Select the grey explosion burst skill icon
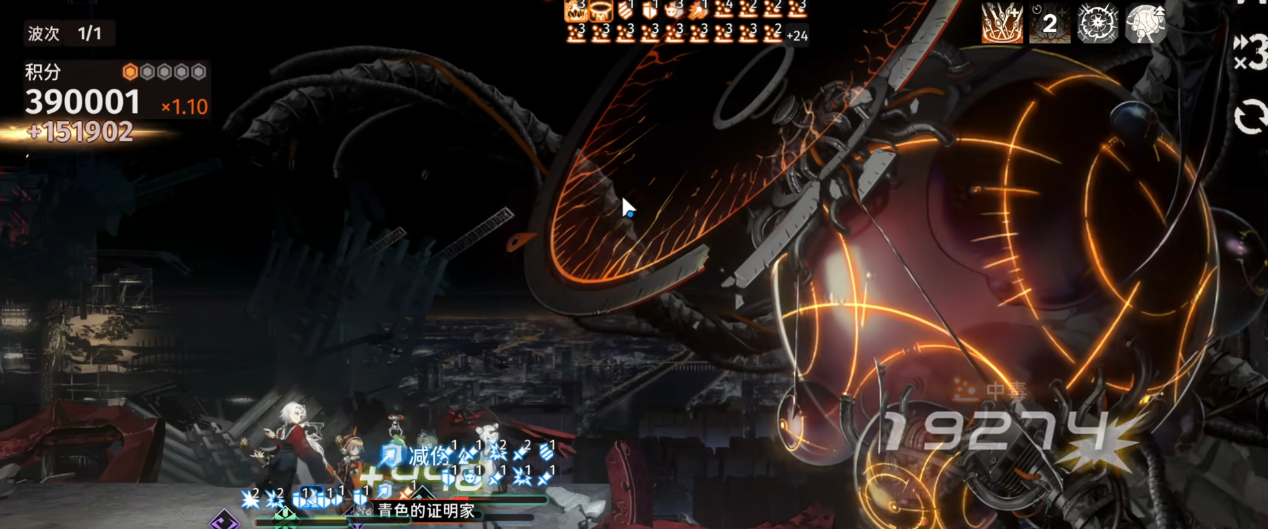The height and width of the screenshot is (529, 1268). [x=1098, y=23]
